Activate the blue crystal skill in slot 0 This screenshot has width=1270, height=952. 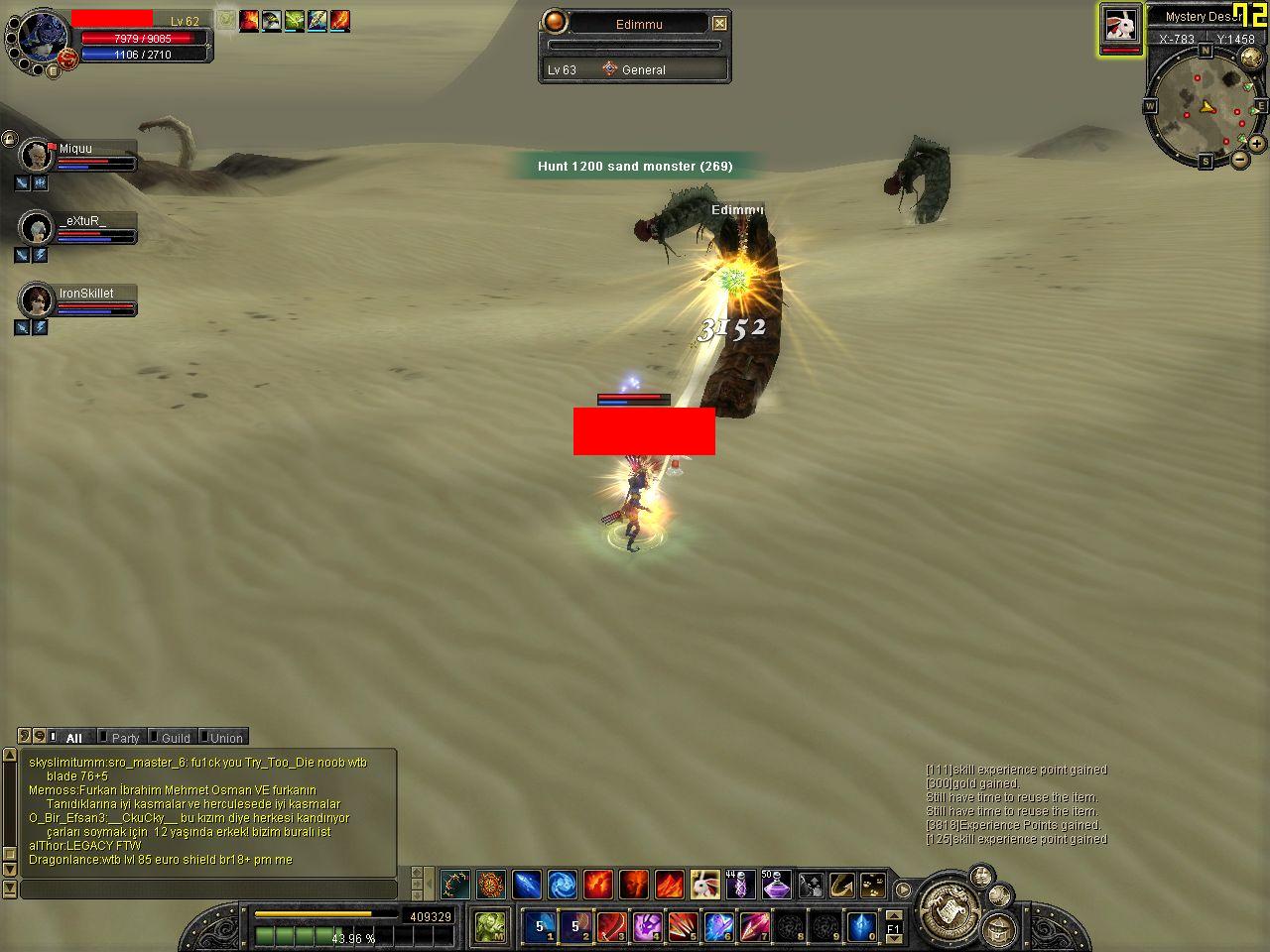click(x=860, y=927)
